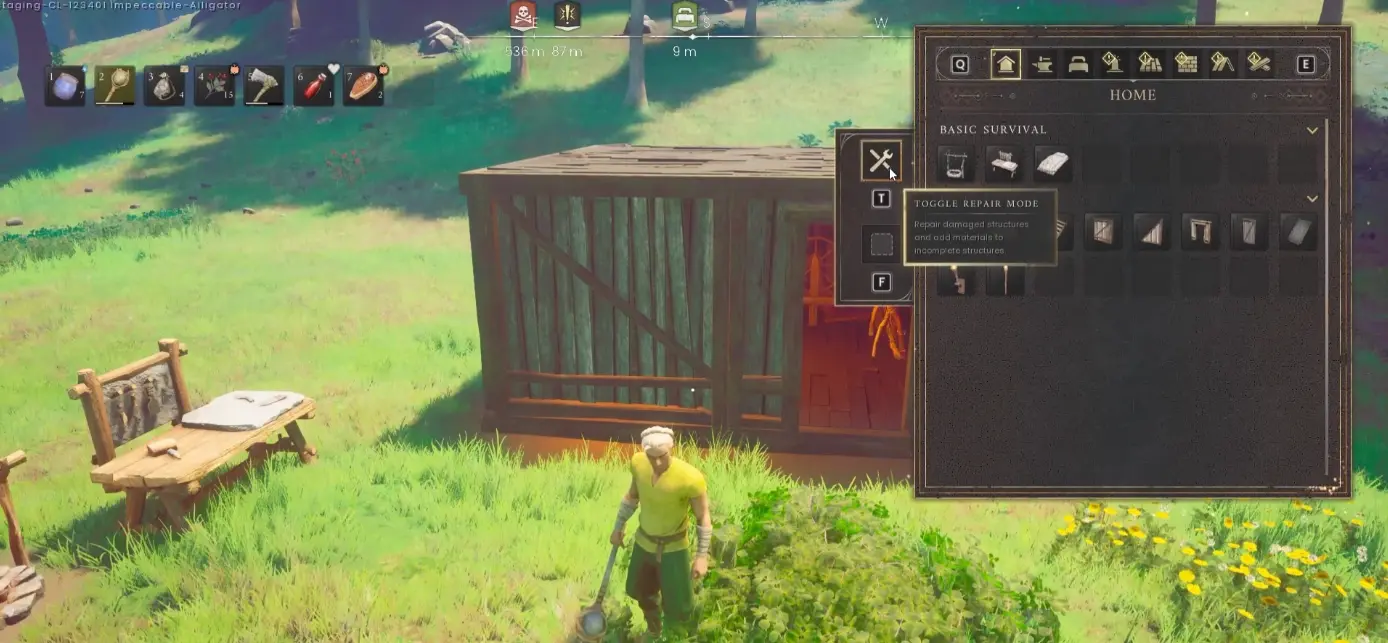Toggle repair mode with the crossed-tools button
1388x643 pixels.
pyautogui.click(x=881, y=160)
